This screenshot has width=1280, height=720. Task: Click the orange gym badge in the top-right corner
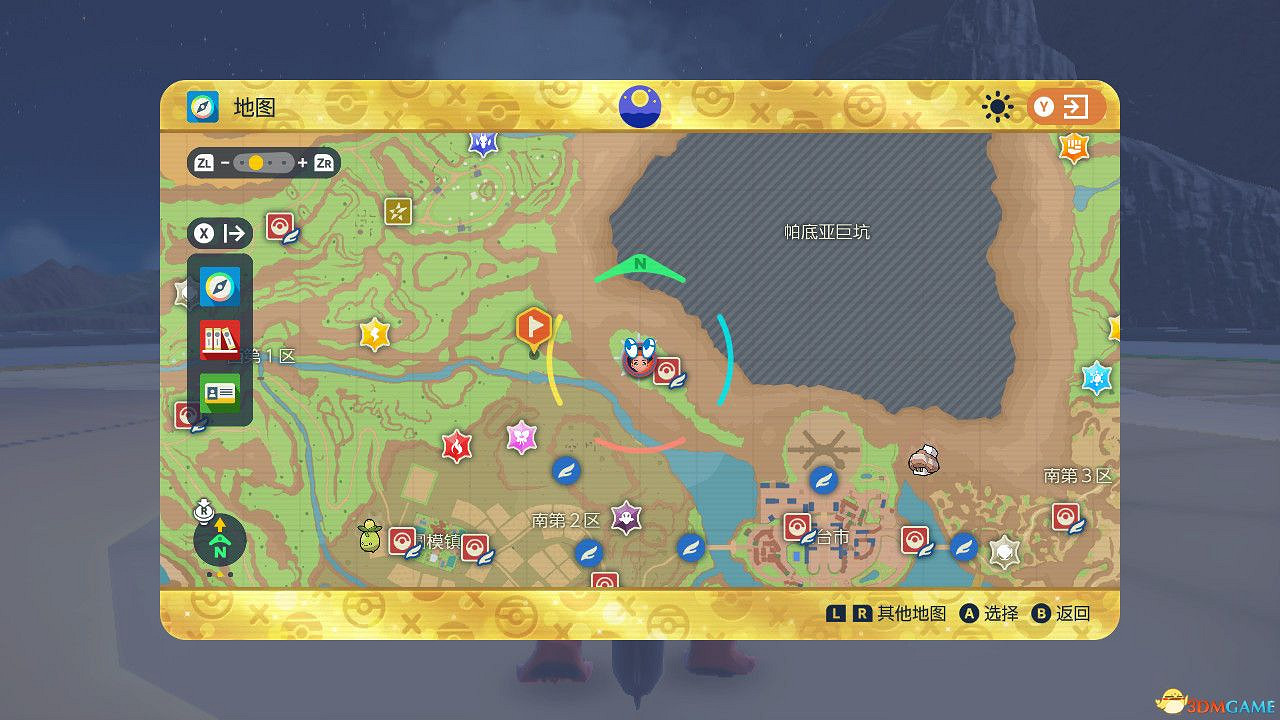[x=1072, y=148]
